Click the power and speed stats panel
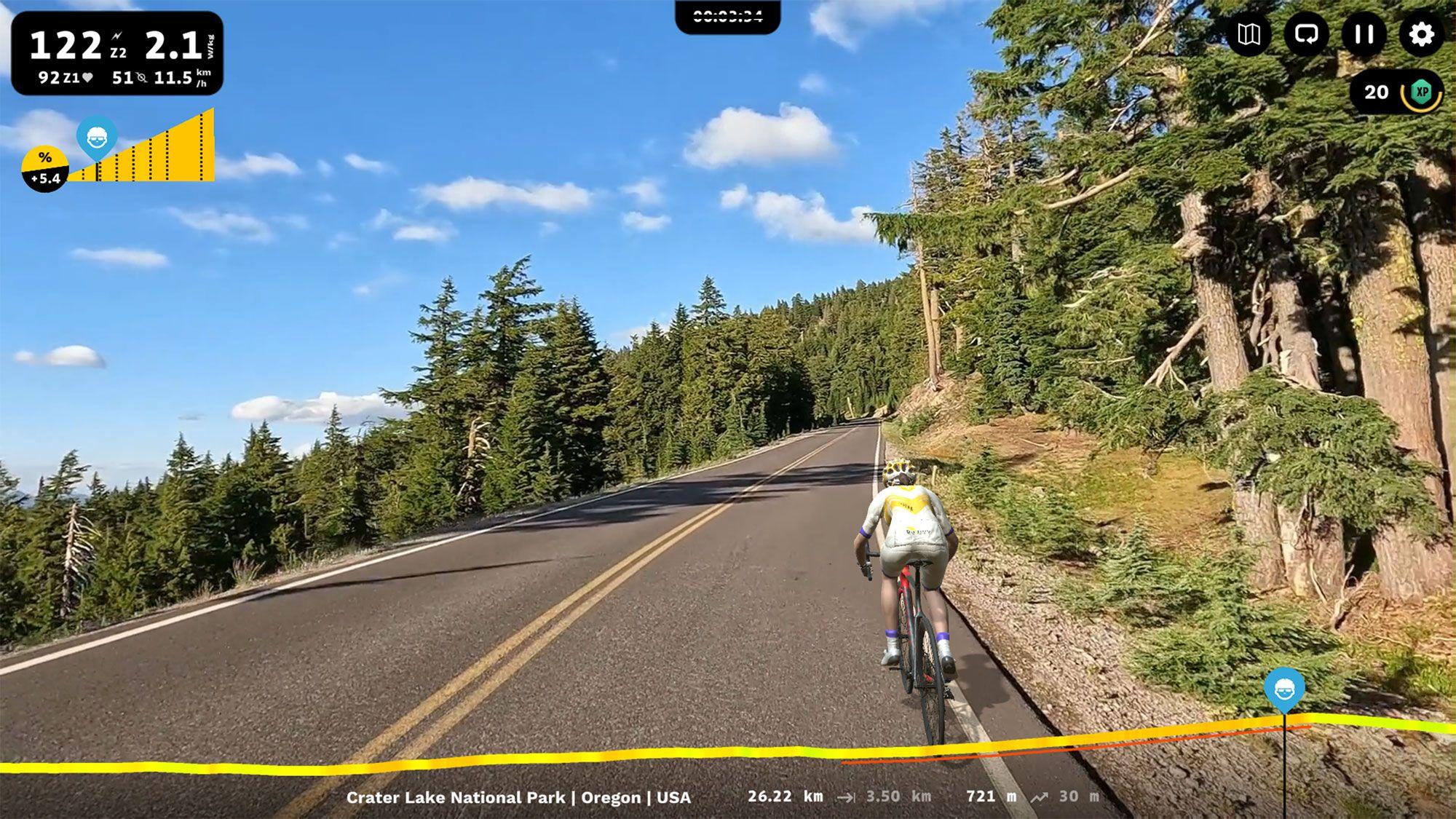Viewport: 1456px width, 819px height. [117, 53]
